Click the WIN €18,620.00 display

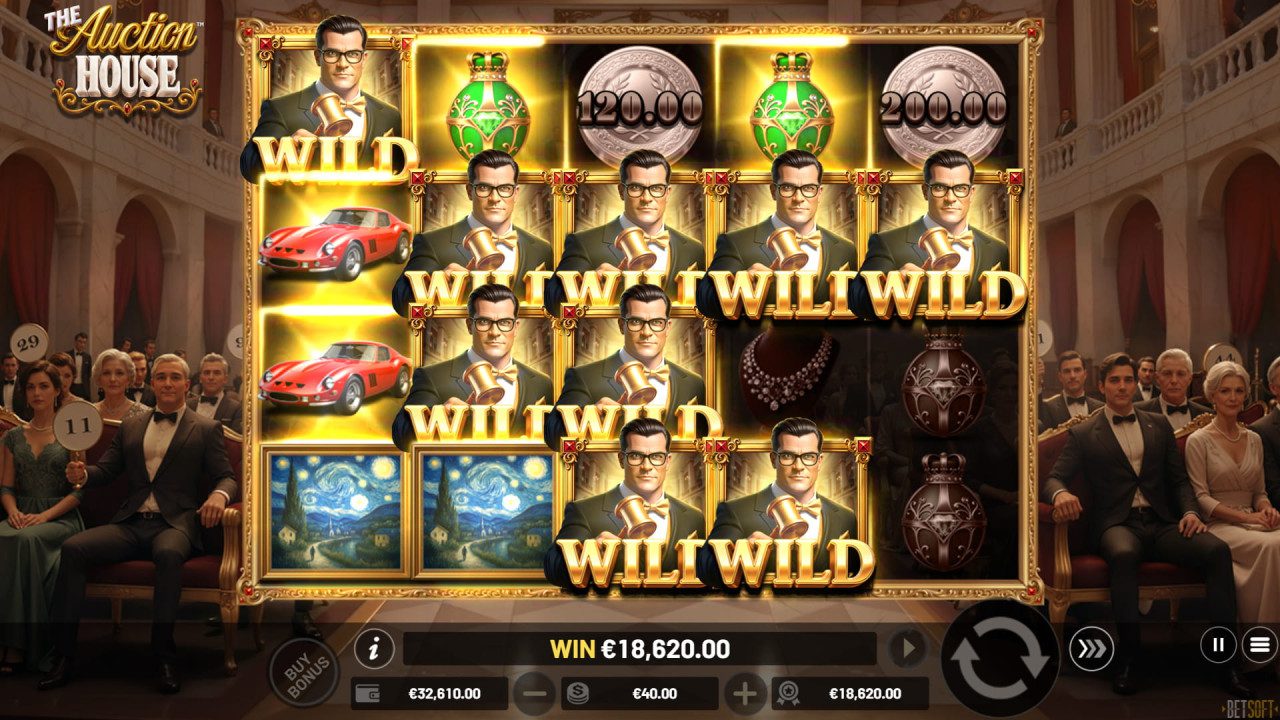[642, 648]
